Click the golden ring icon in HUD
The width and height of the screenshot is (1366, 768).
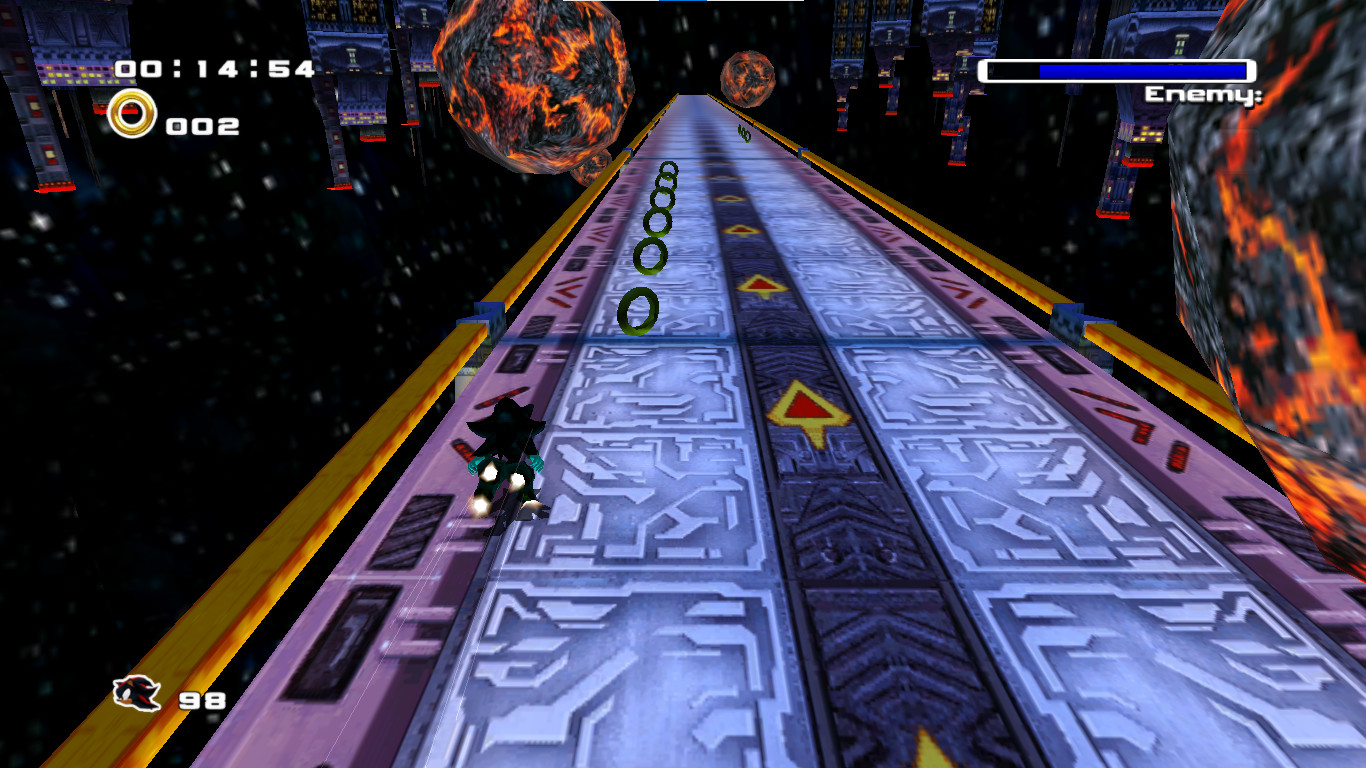131,112
